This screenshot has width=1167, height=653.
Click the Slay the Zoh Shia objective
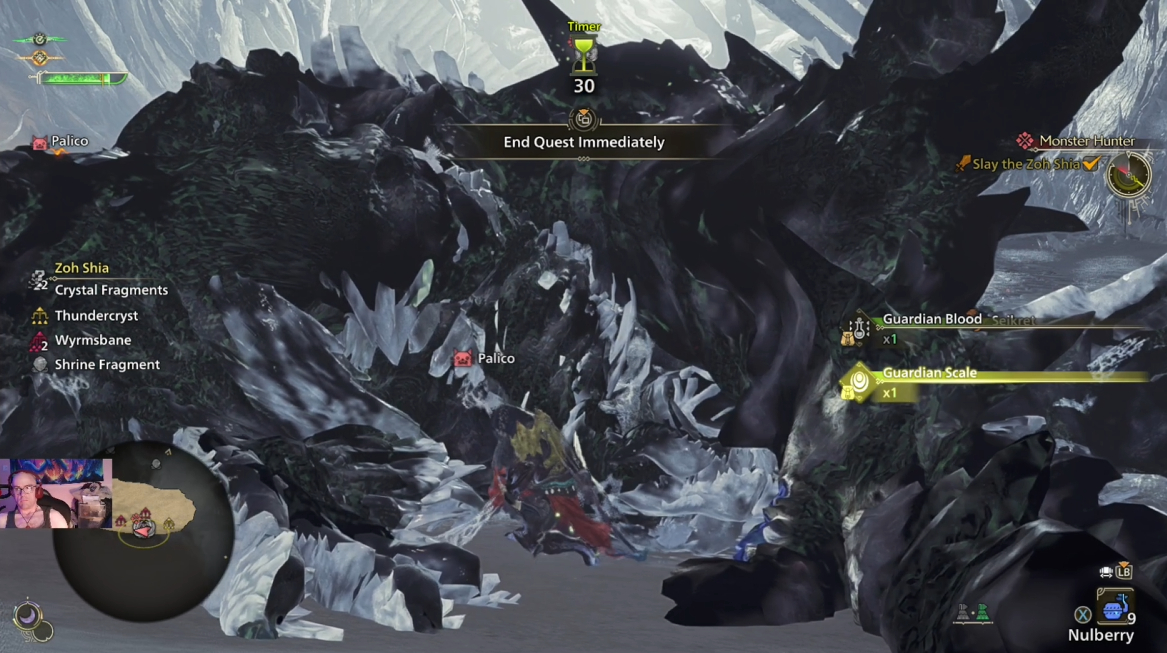coord(1026,164)
